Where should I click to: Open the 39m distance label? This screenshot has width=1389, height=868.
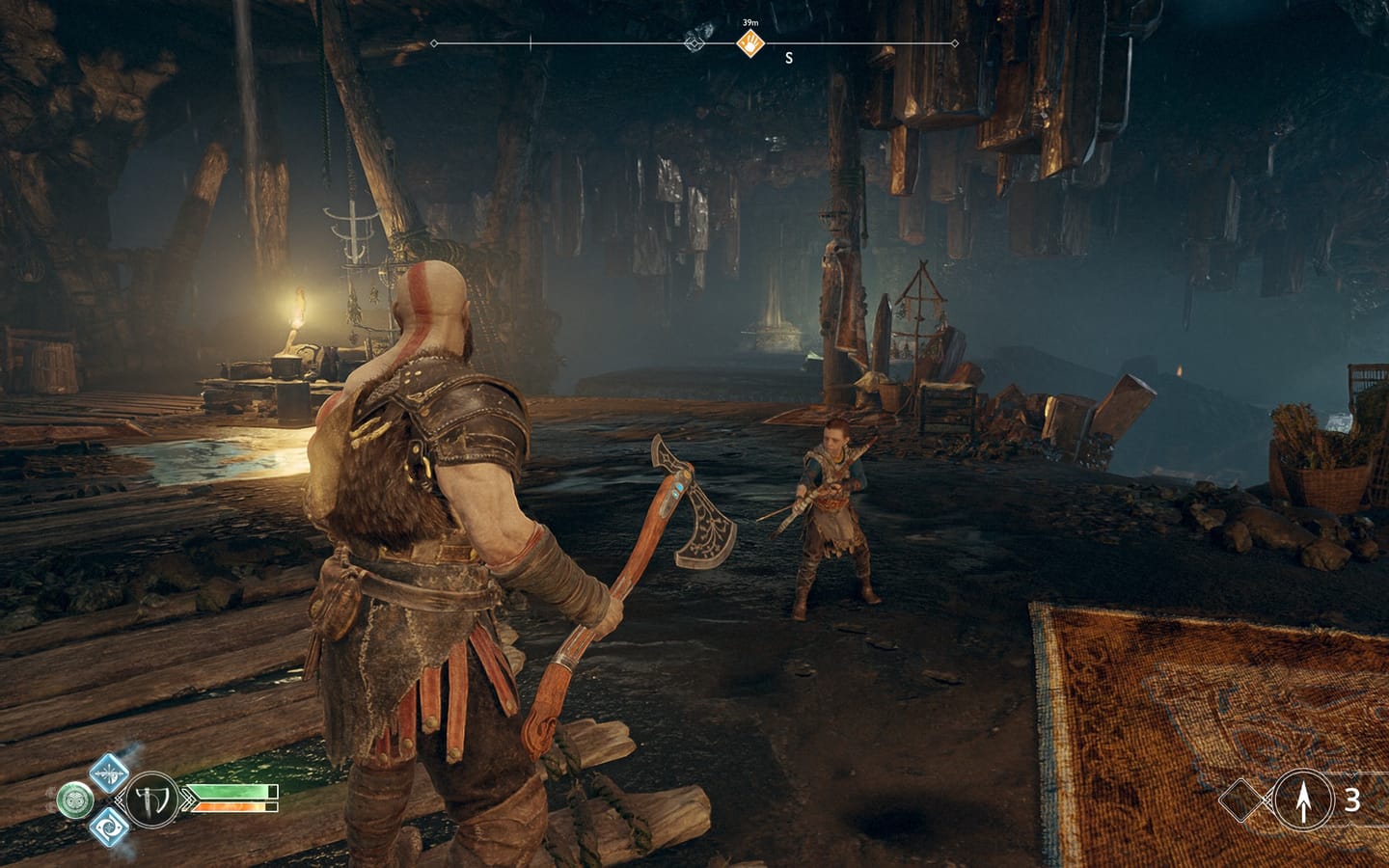(750, 22)
